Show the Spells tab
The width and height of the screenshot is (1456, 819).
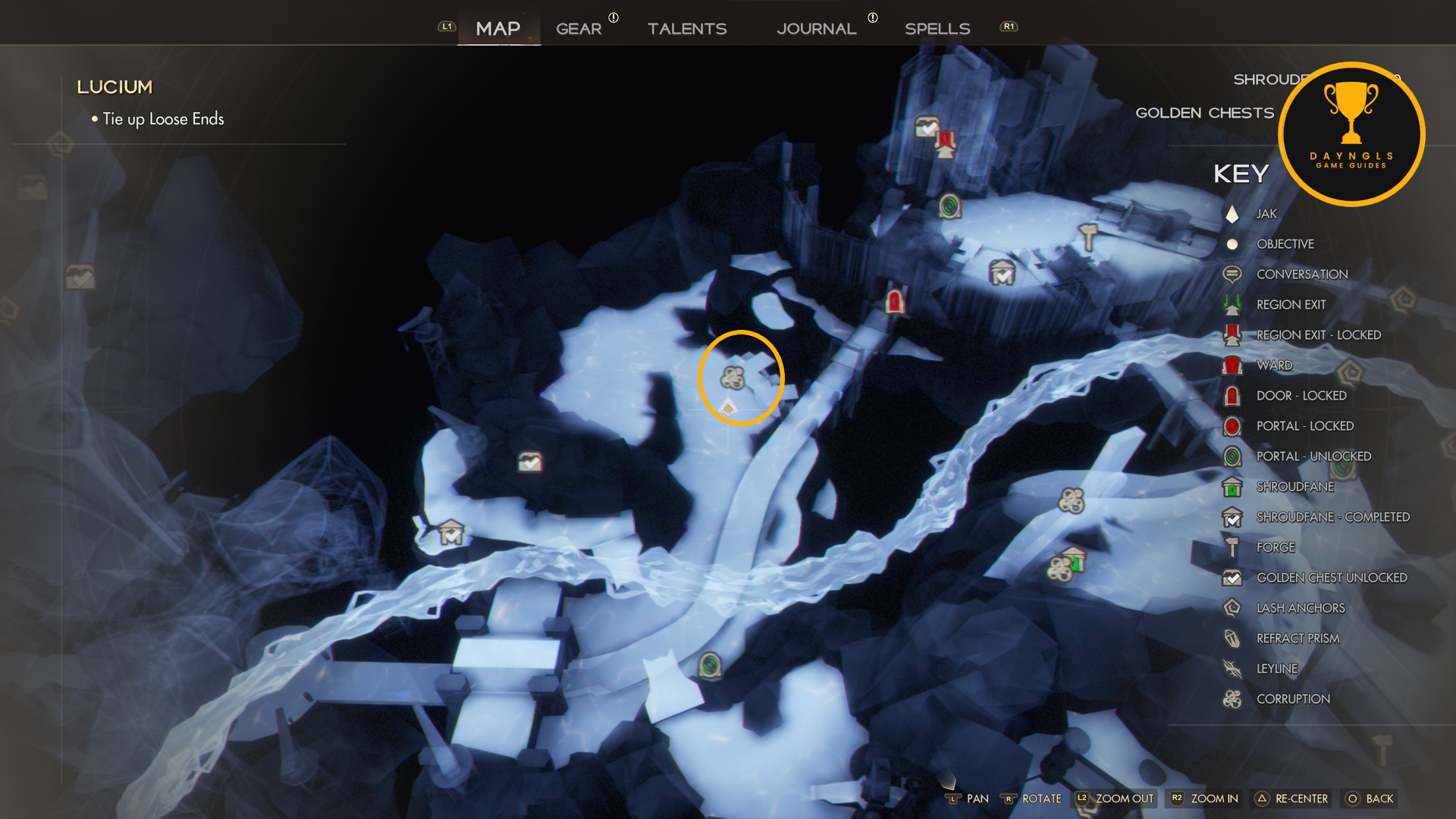pos(937,29)
